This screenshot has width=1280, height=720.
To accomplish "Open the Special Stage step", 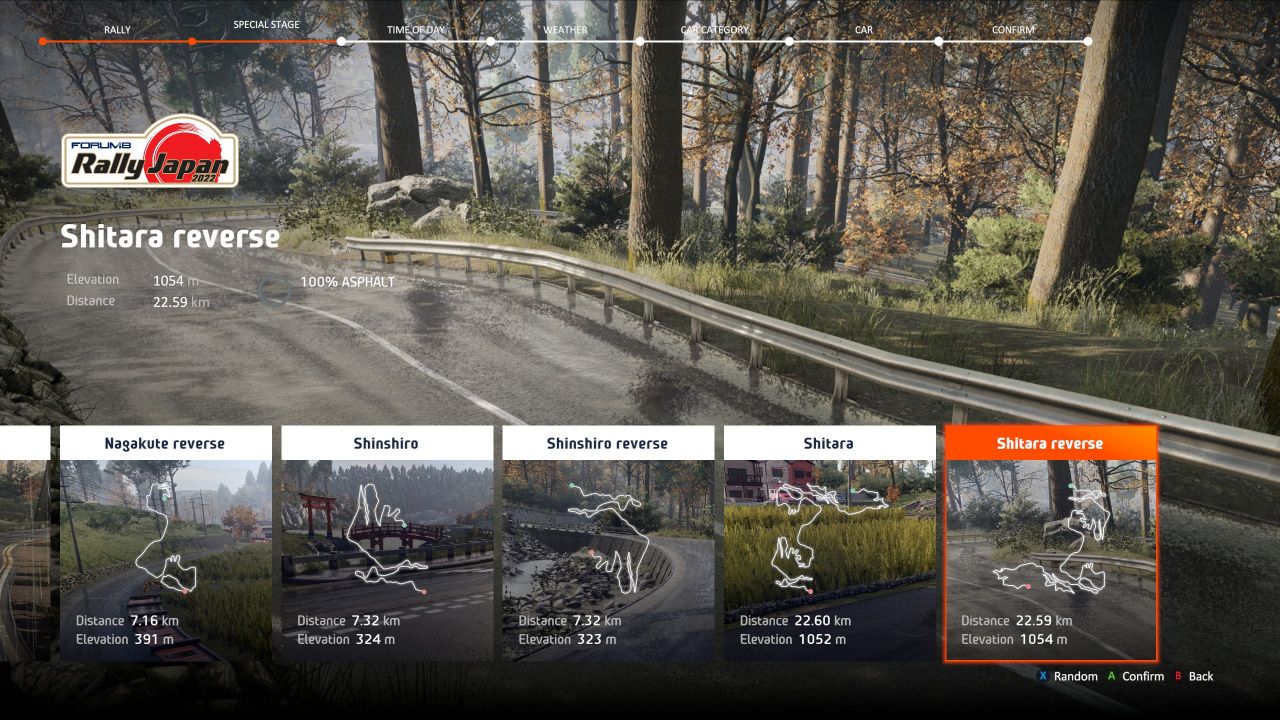I will click(266, 26).
